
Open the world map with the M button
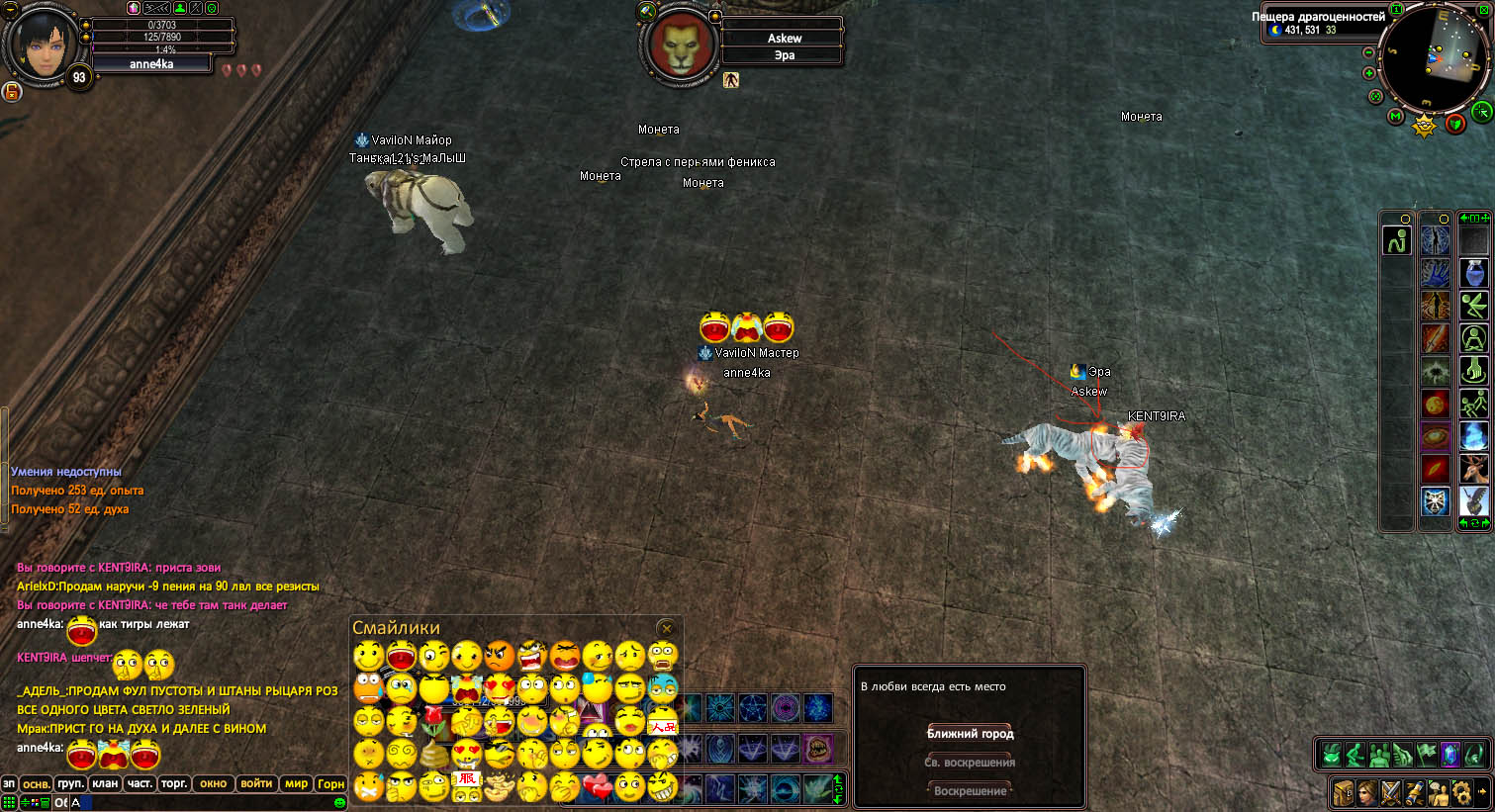1395,116
